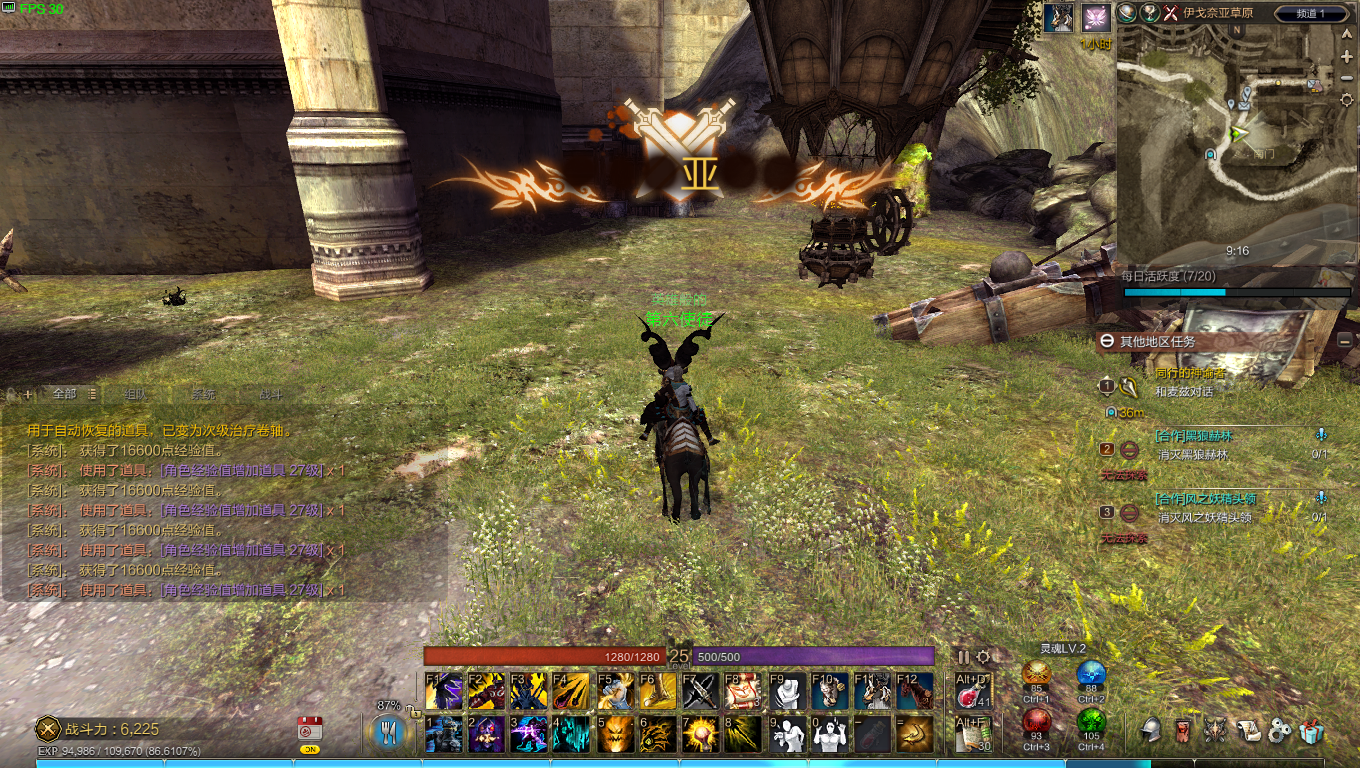Switch chat to the 系统 tab
Viewport: 1360px width, 768px height.
point(203,394)
